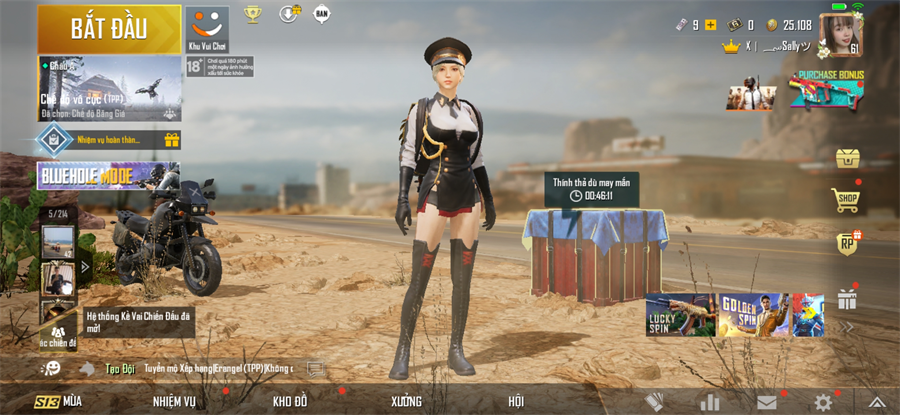This screenshot has width=900, height=415.
Task: Open the RP Royale Pass badge
Action: click(848, 244)
